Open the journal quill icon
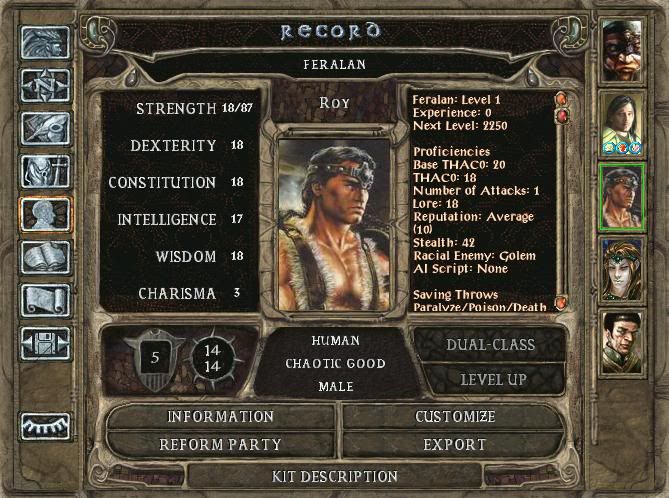Viewport: 669px width, 498px height. [x=46, y=128]
